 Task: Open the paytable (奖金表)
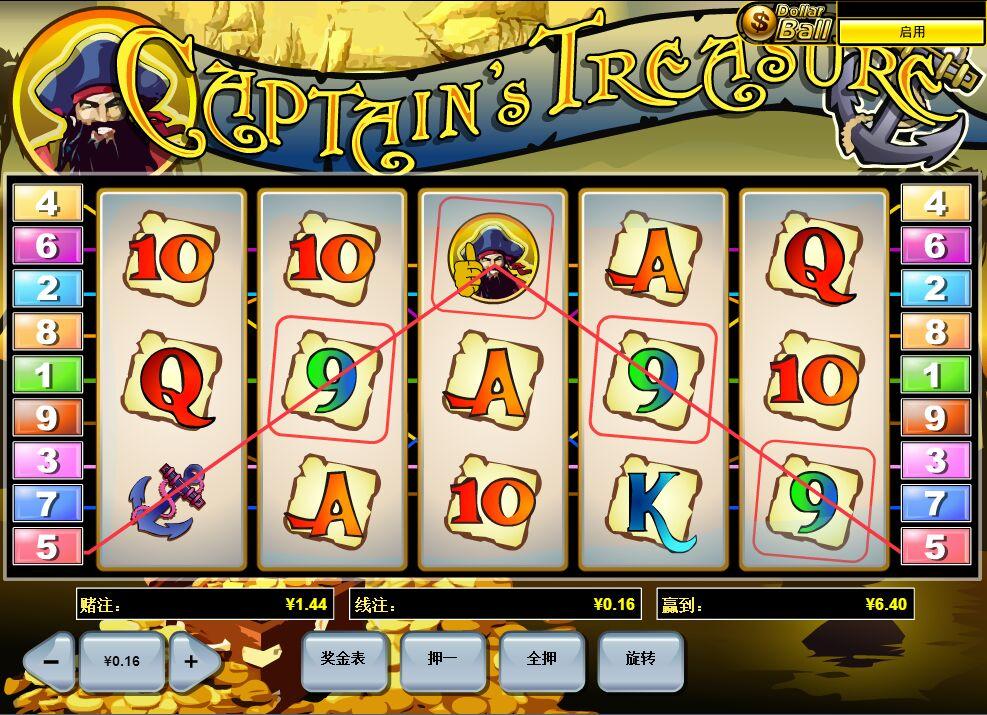pos(343,659)
